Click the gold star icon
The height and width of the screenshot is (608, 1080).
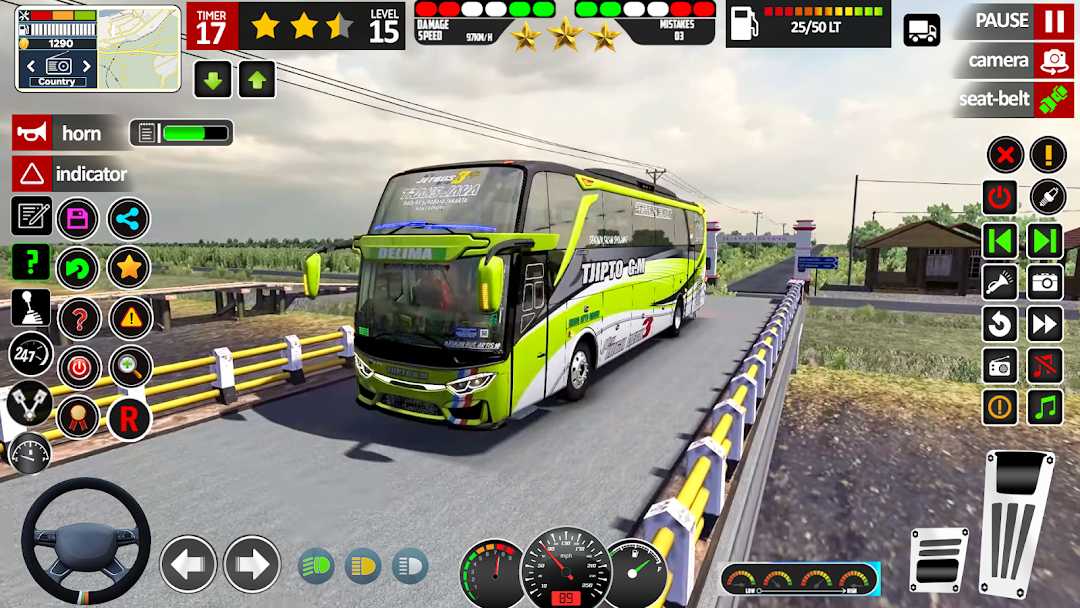tap(129, 268)
